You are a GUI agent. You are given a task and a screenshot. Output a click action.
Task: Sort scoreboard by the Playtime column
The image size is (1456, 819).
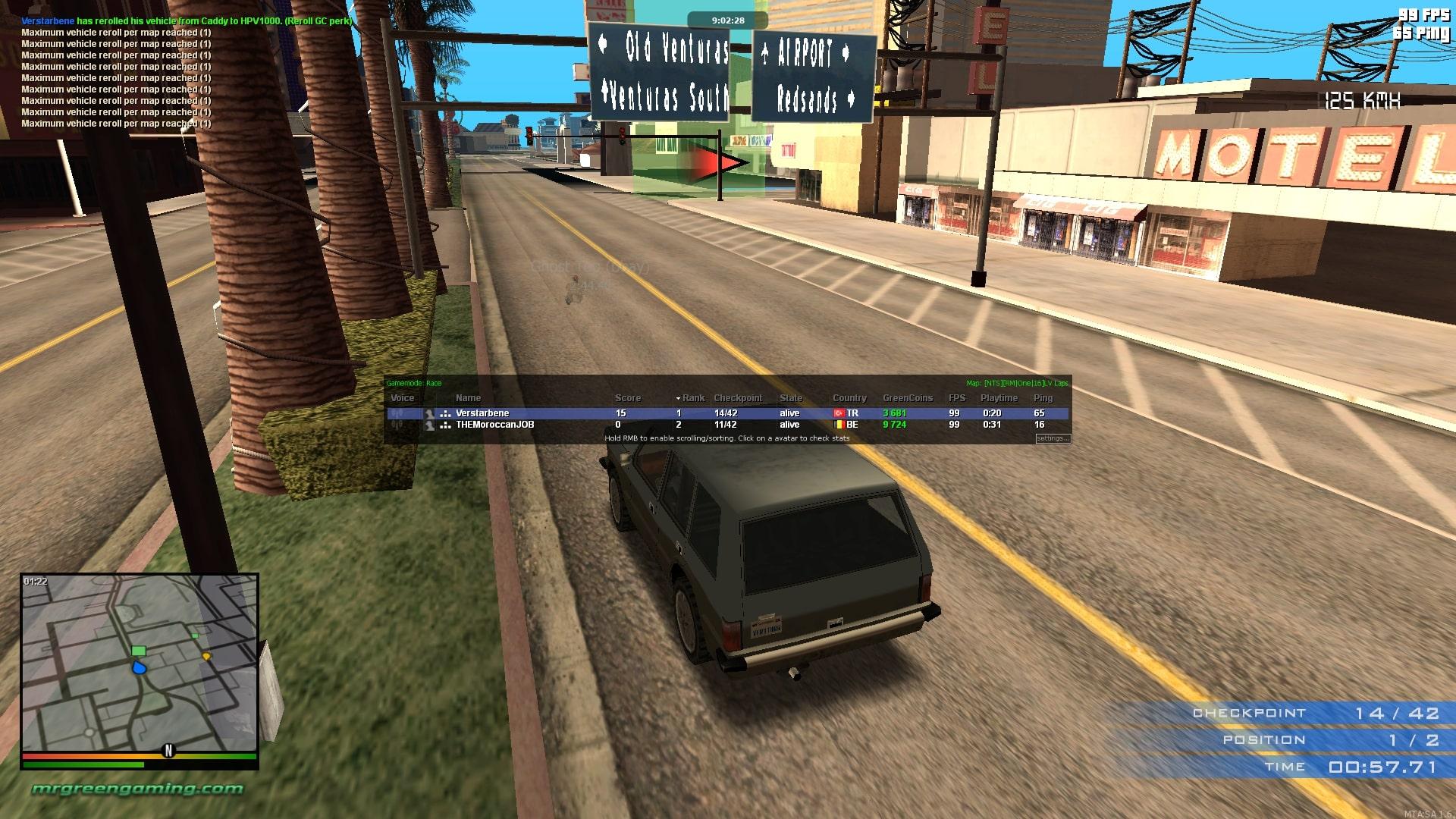click(x=999, y=398)
